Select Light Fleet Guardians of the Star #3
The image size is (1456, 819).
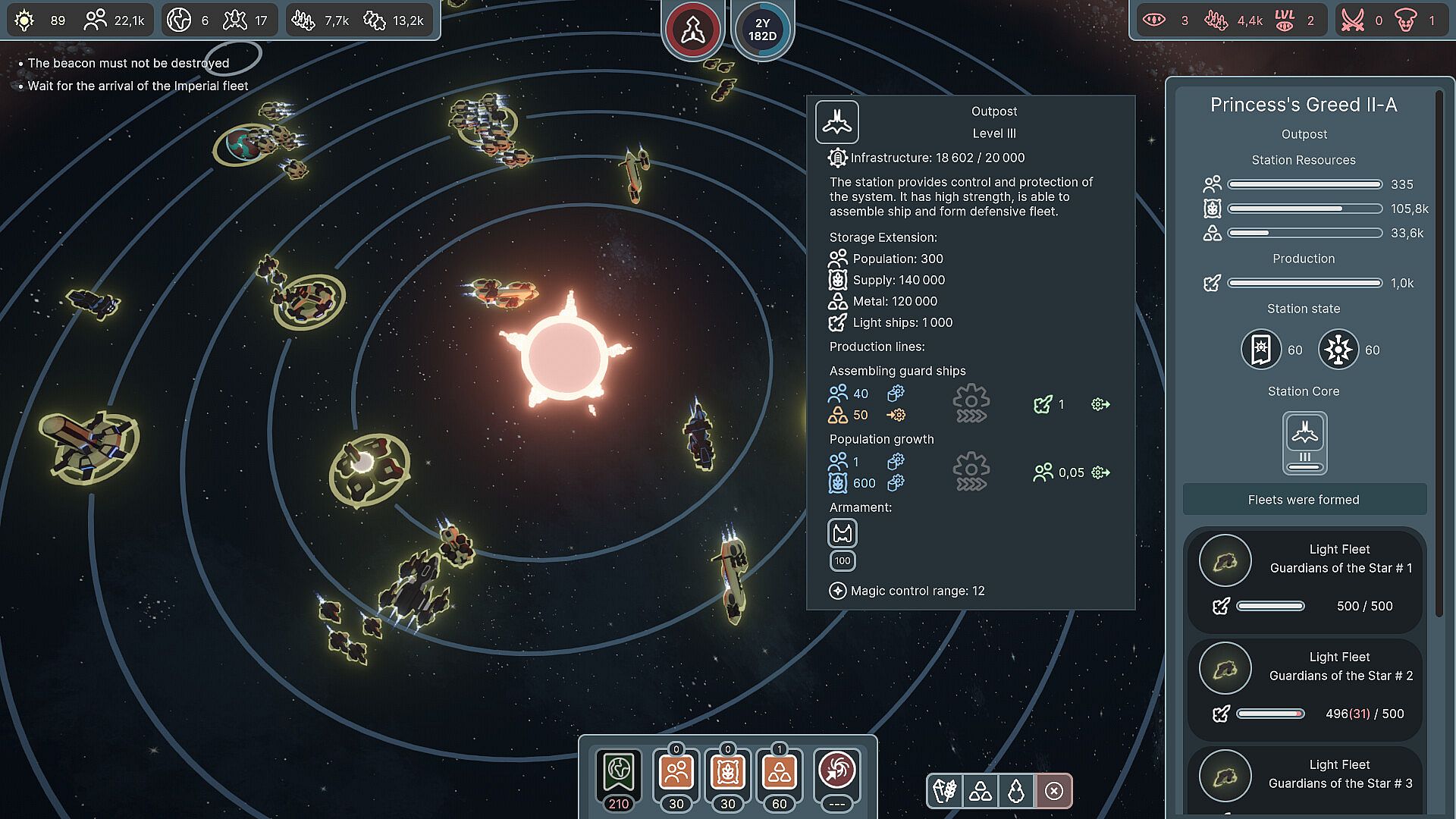click(1304, 781)
